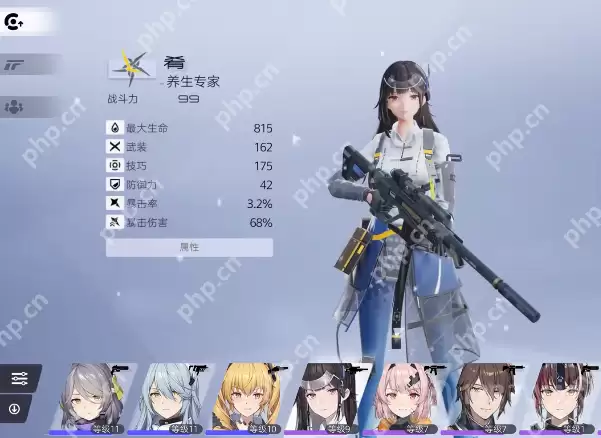Open the 属性 attributes details button
This screenshot has height=438, width=601.
pos(189,247)
